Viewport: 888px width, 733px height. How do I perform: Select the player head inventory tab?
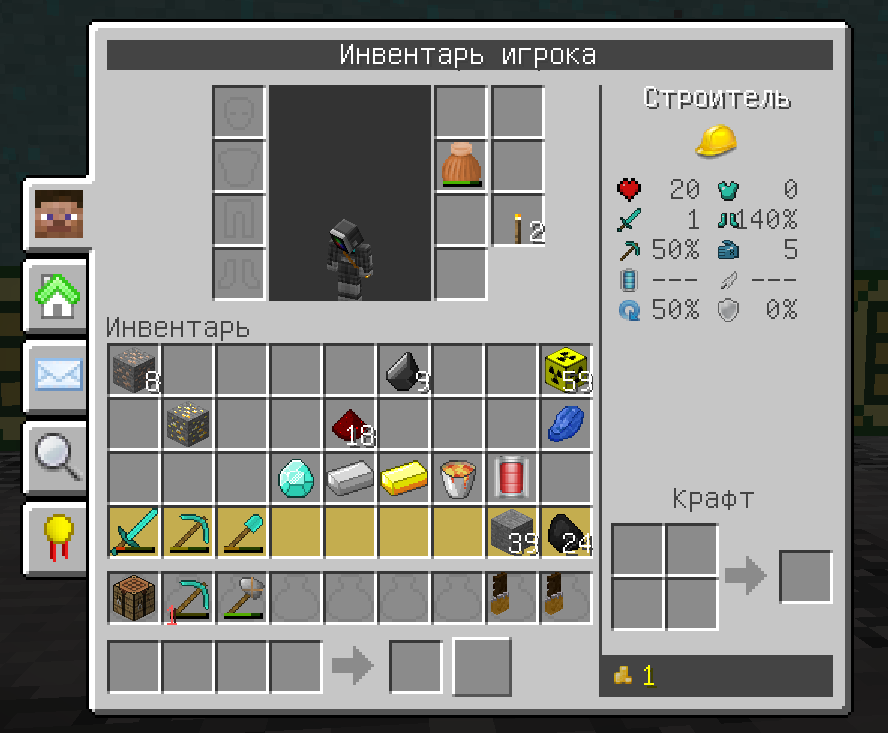pos(57,215)
